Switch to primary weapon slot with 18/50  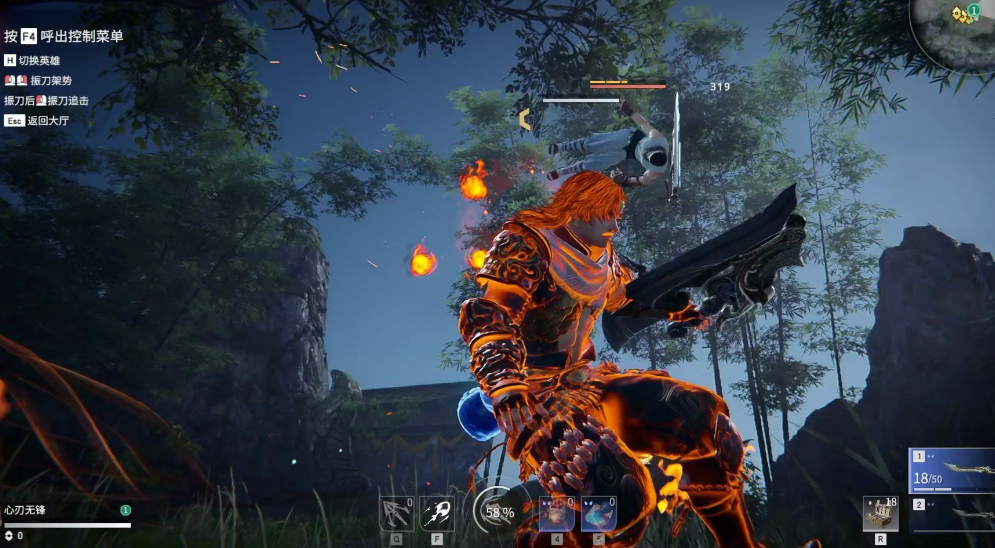952,470
